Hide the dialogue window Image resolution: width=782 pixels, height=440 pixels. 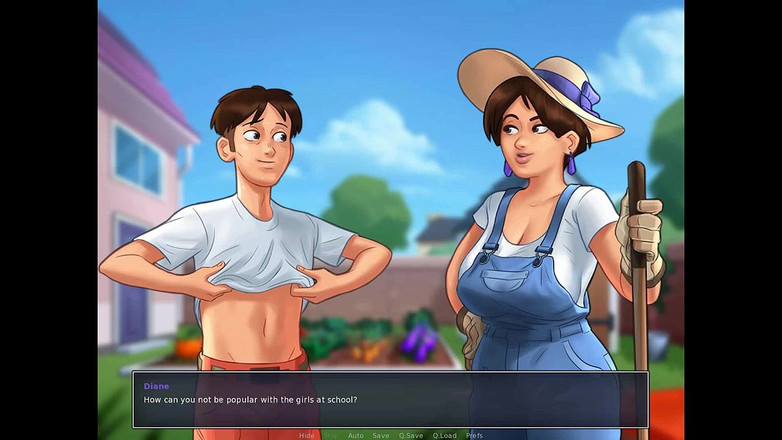click(306, 436)
